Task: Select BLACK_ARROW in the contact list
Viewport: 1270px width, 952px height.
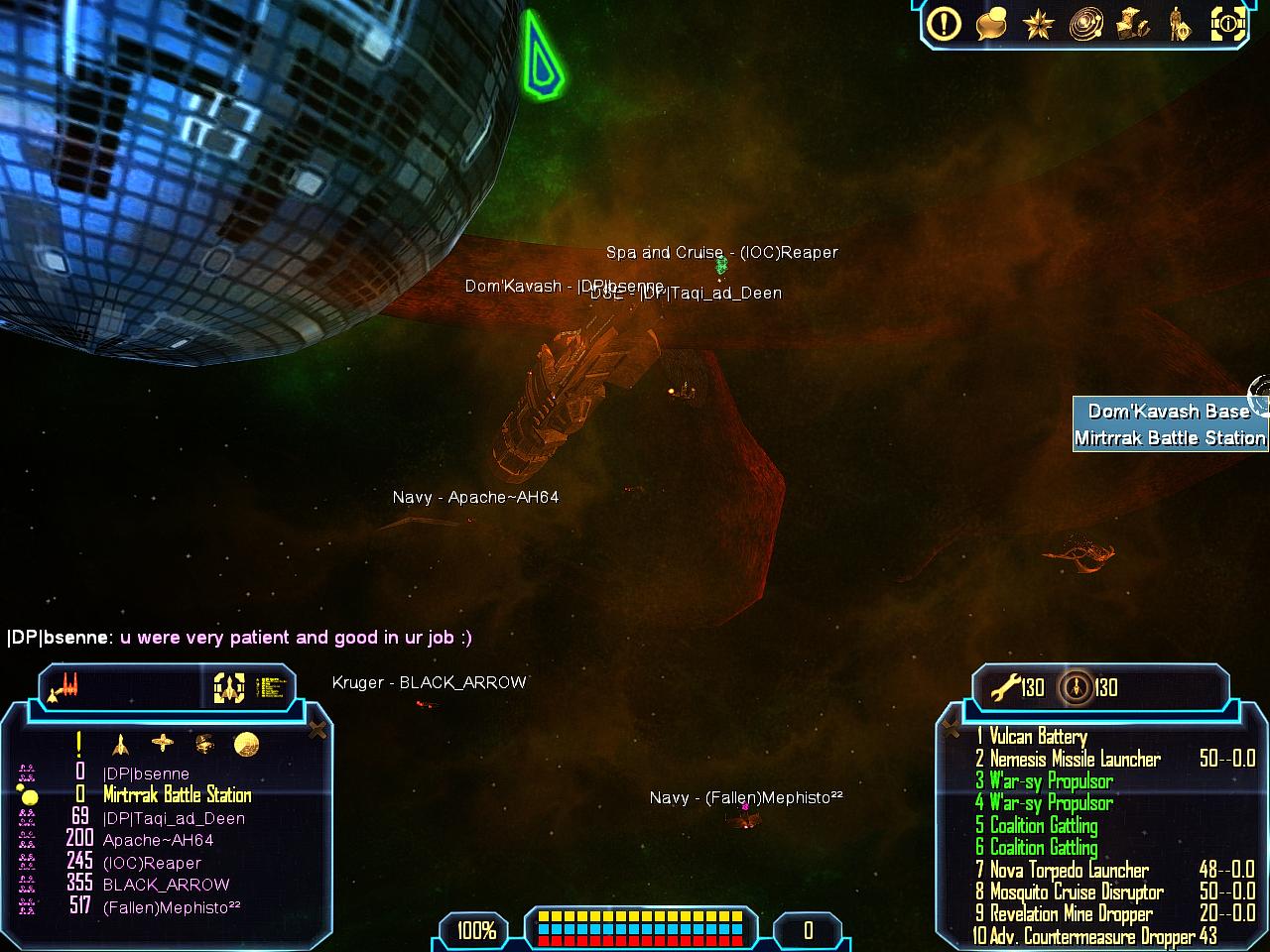Action: [166, 885]
